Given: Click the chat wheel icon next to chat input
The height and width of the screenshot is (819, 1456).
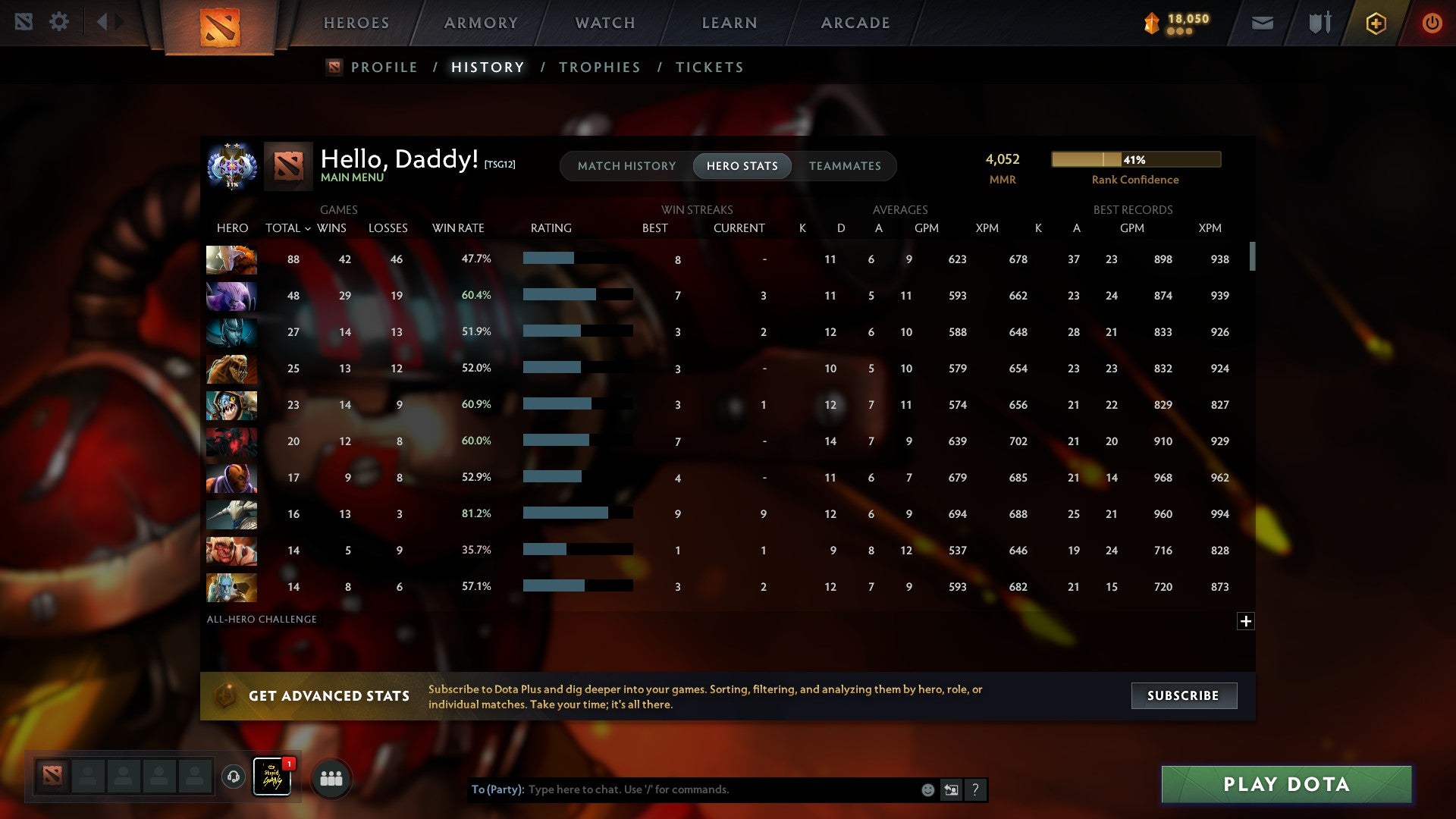Looking at the screenshot, I should [950, 789].
